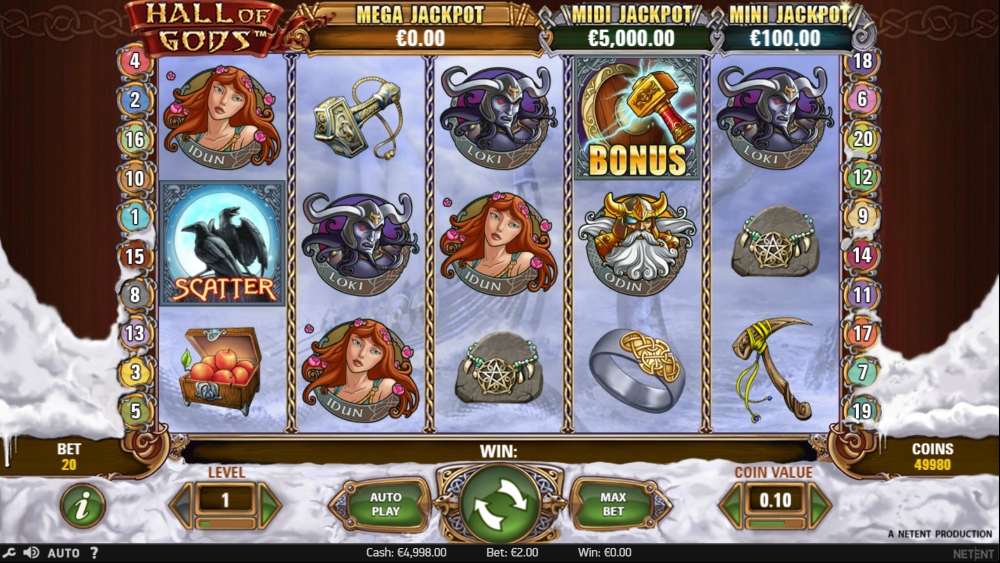Select payline number 18

(862, 61)
